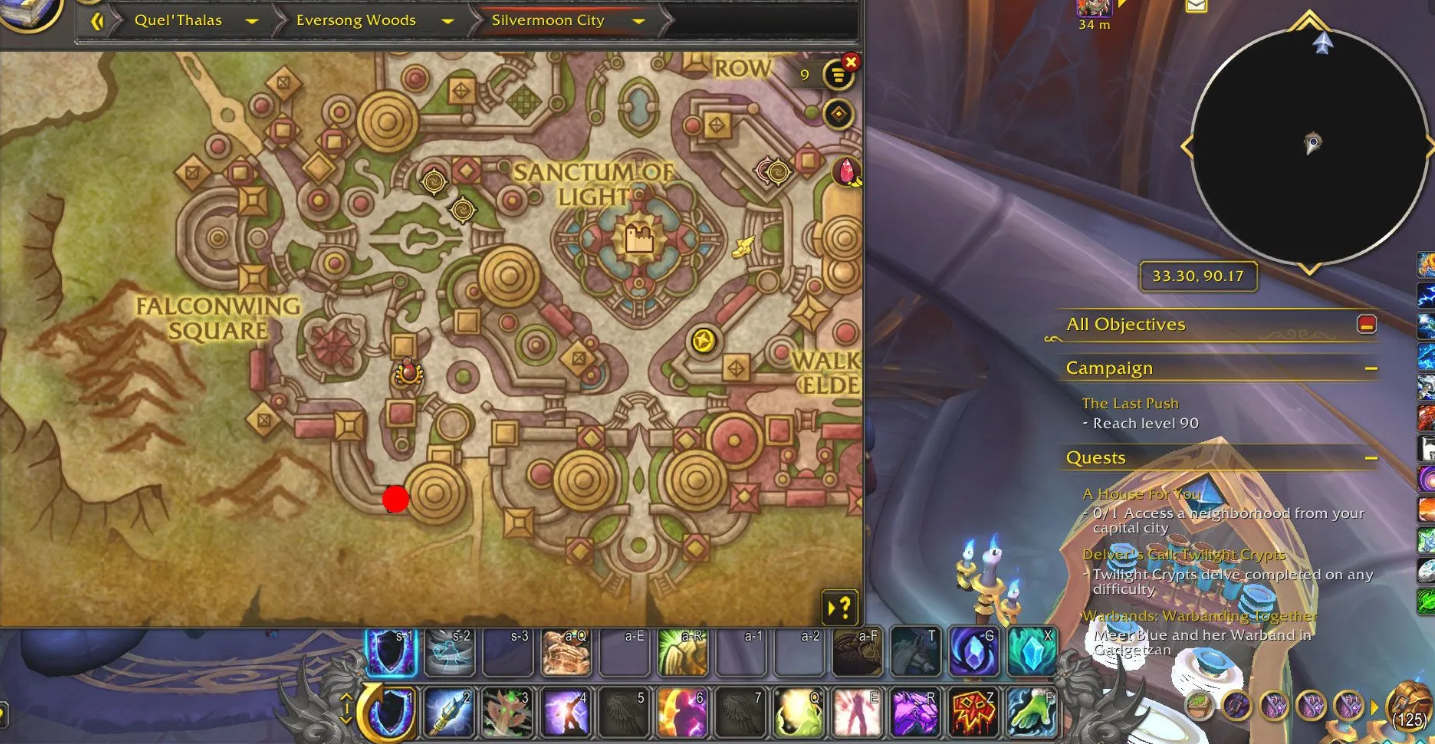1435x744 pixels.
Task: Minimize the Quests section header
Action: coord(1370,458)
